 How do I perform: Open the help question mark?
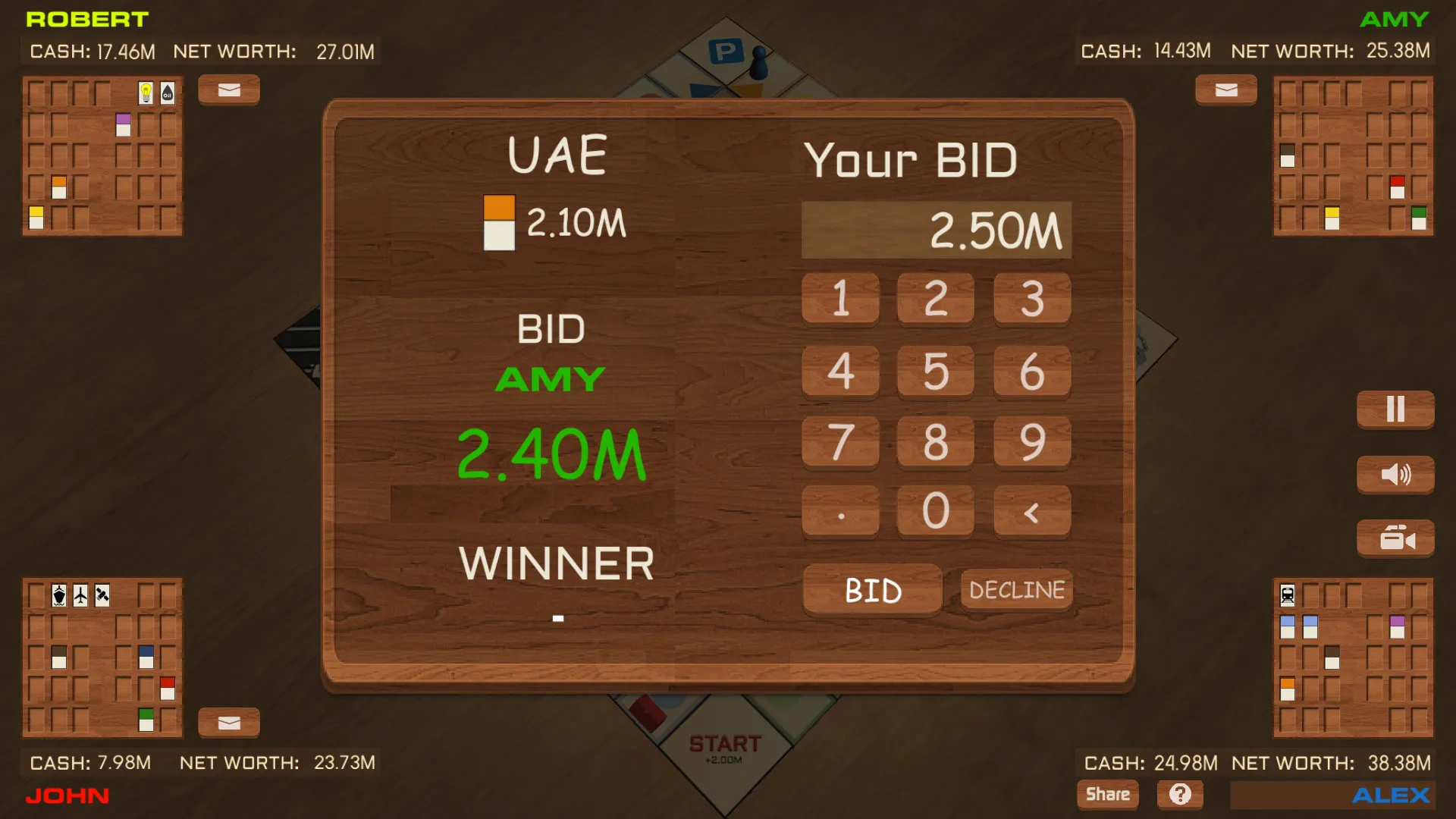coord(1180,794)
